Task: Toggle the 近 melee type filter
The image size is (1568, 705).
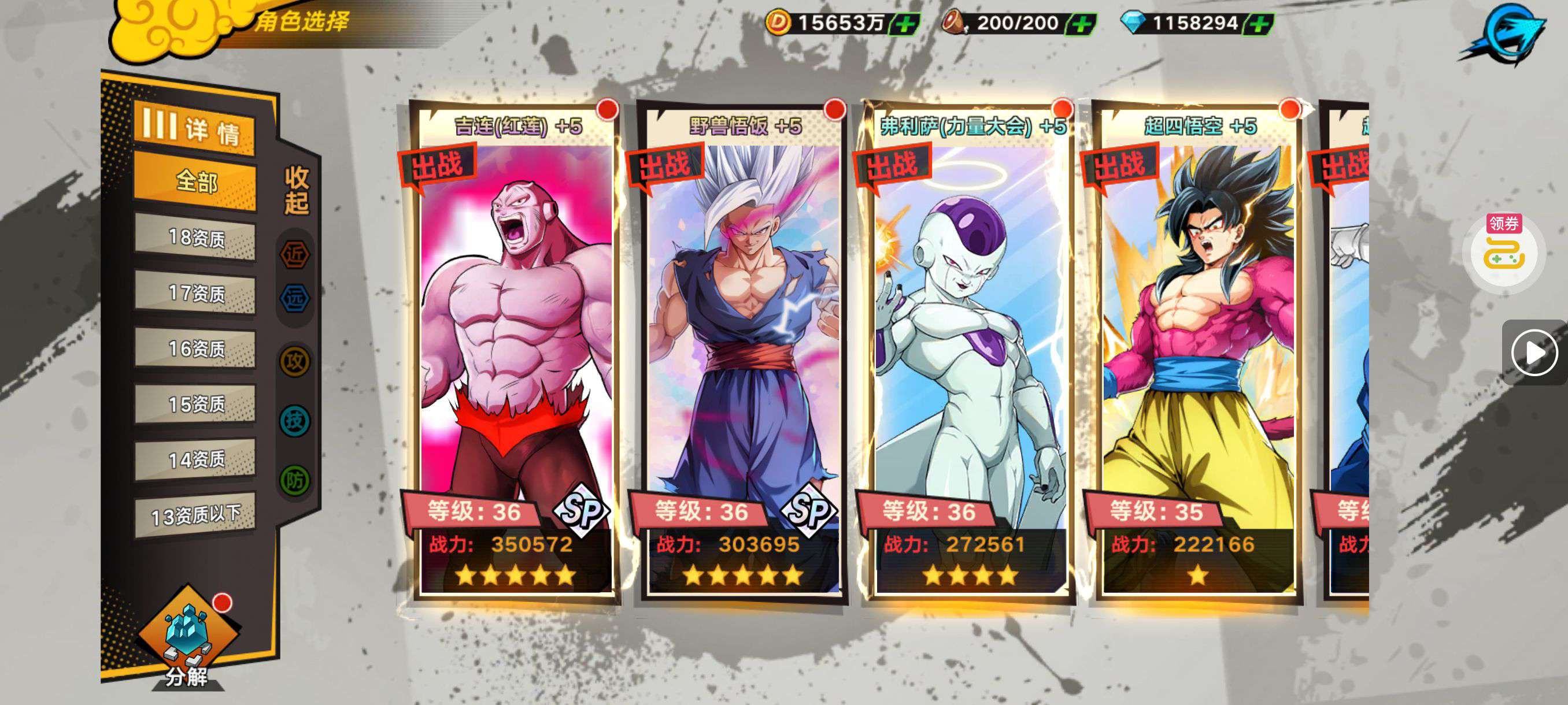Action: [295, 255]
